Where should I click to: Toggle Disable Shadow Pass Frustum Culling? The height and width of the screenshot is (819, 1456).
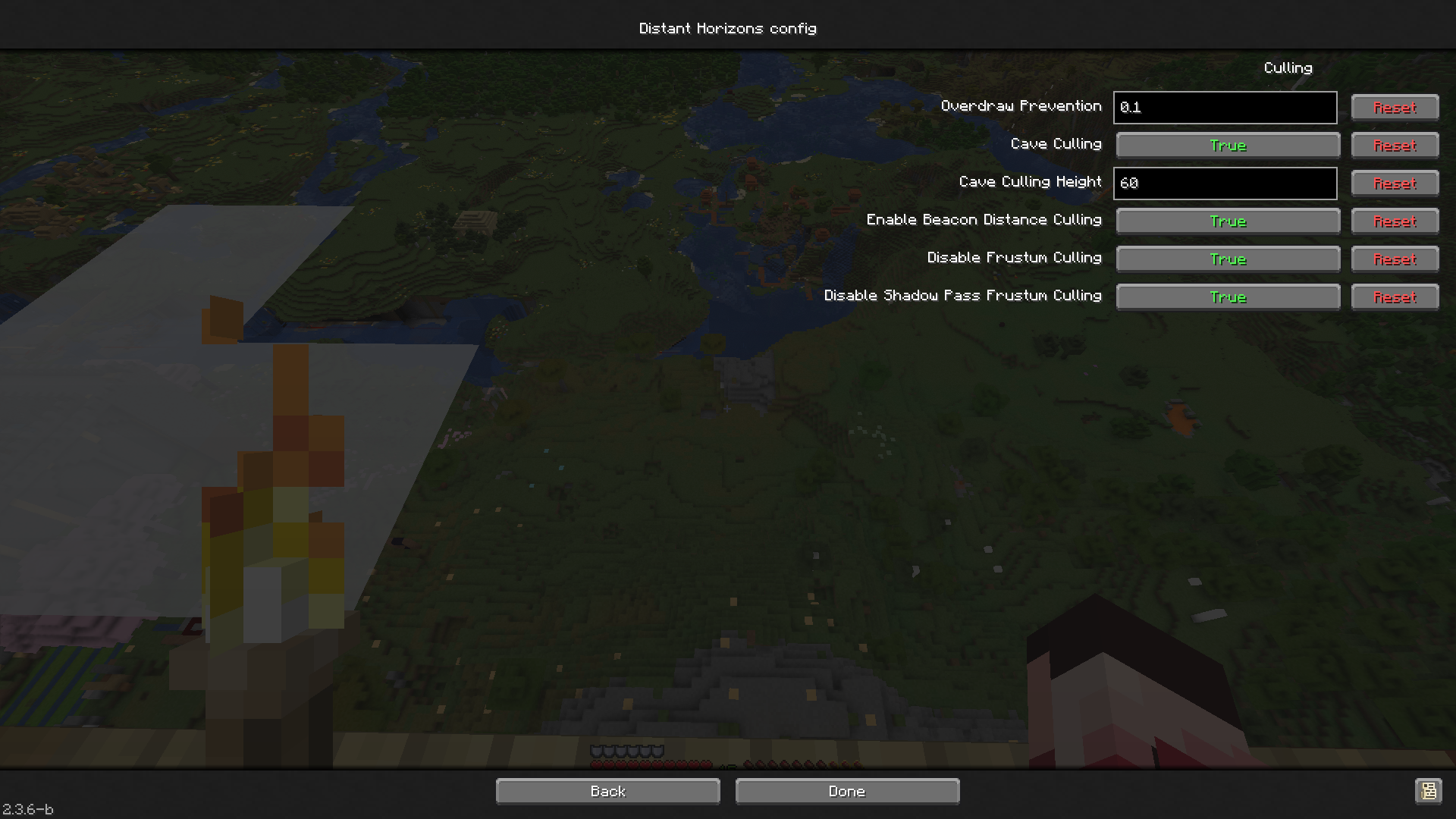point(1227,297)
